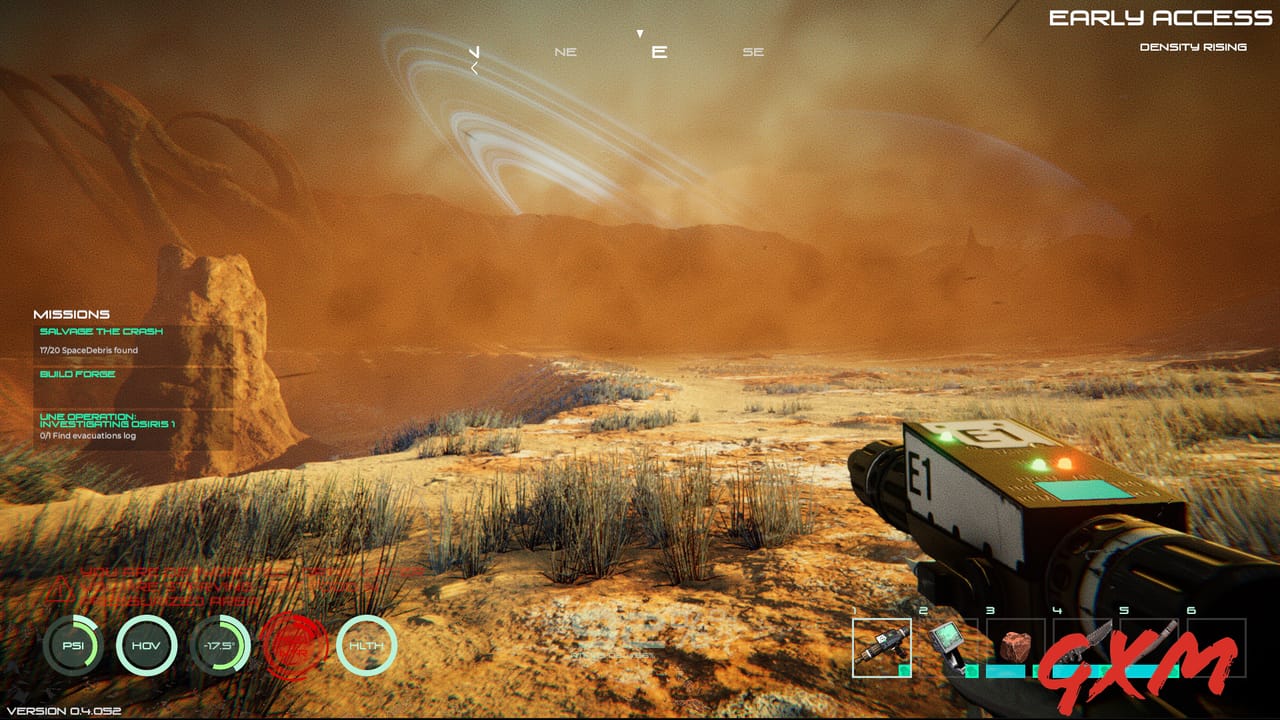Image resolution: width=1280 pixels, height=720 pixels.
Task: Select the red rock chunk hotbar slot
Action: pos(1015,647)
